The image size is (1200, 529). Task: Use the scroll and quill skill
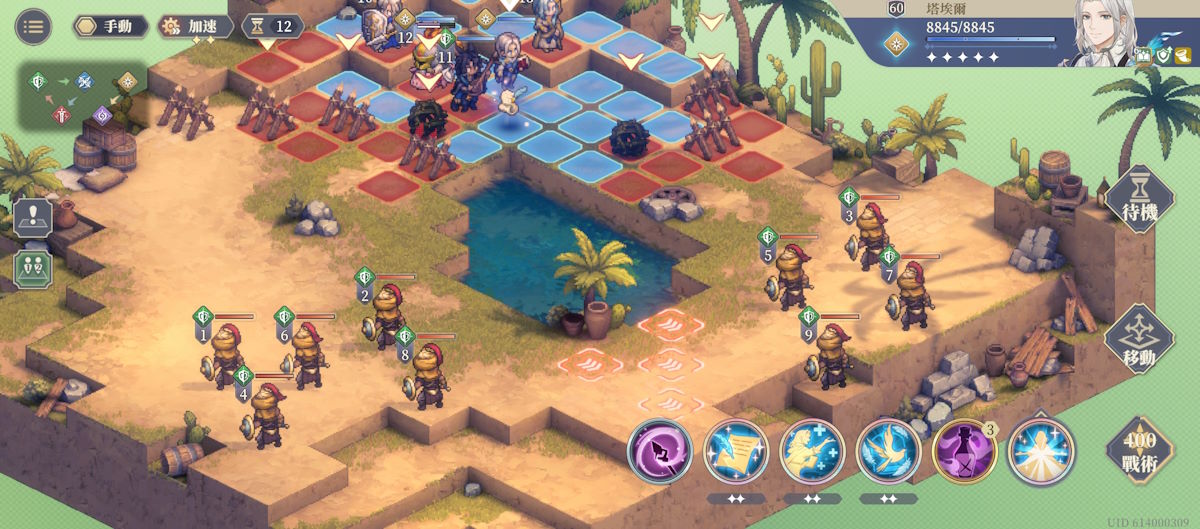pyautogui.click(x=736, y=452)
